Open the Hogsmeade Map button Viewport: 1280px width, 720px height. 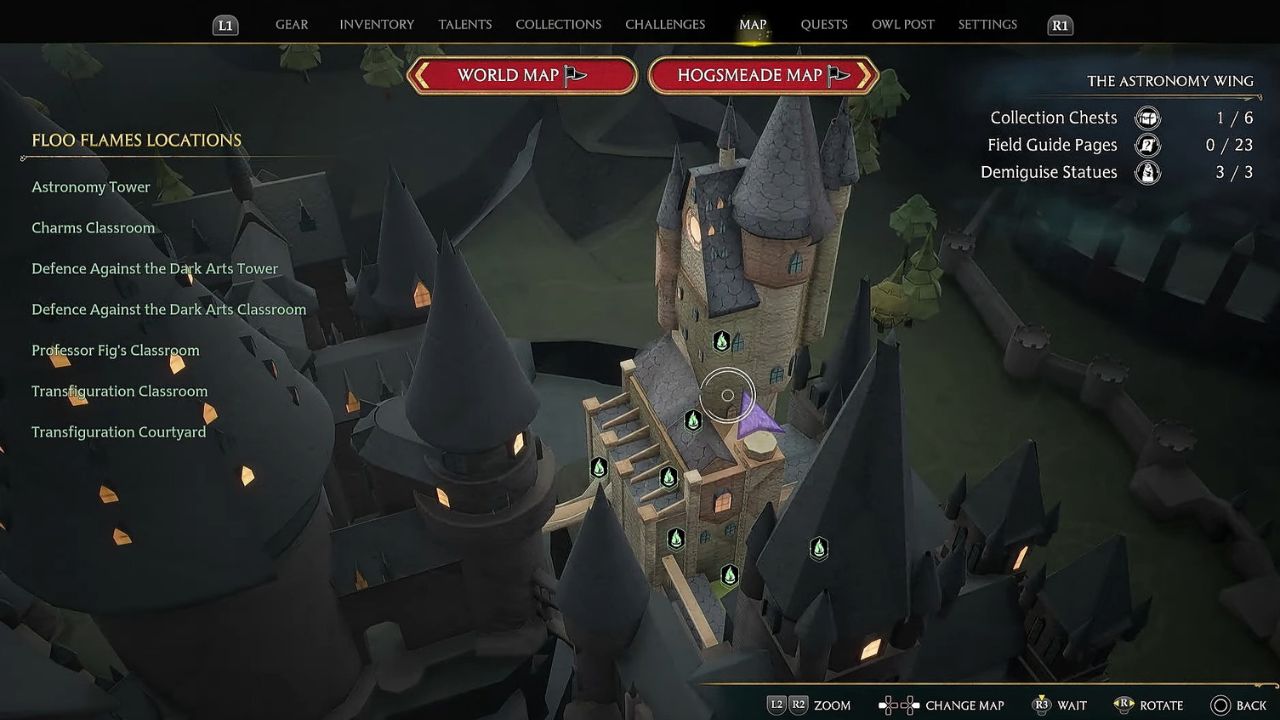coord(763,76)
